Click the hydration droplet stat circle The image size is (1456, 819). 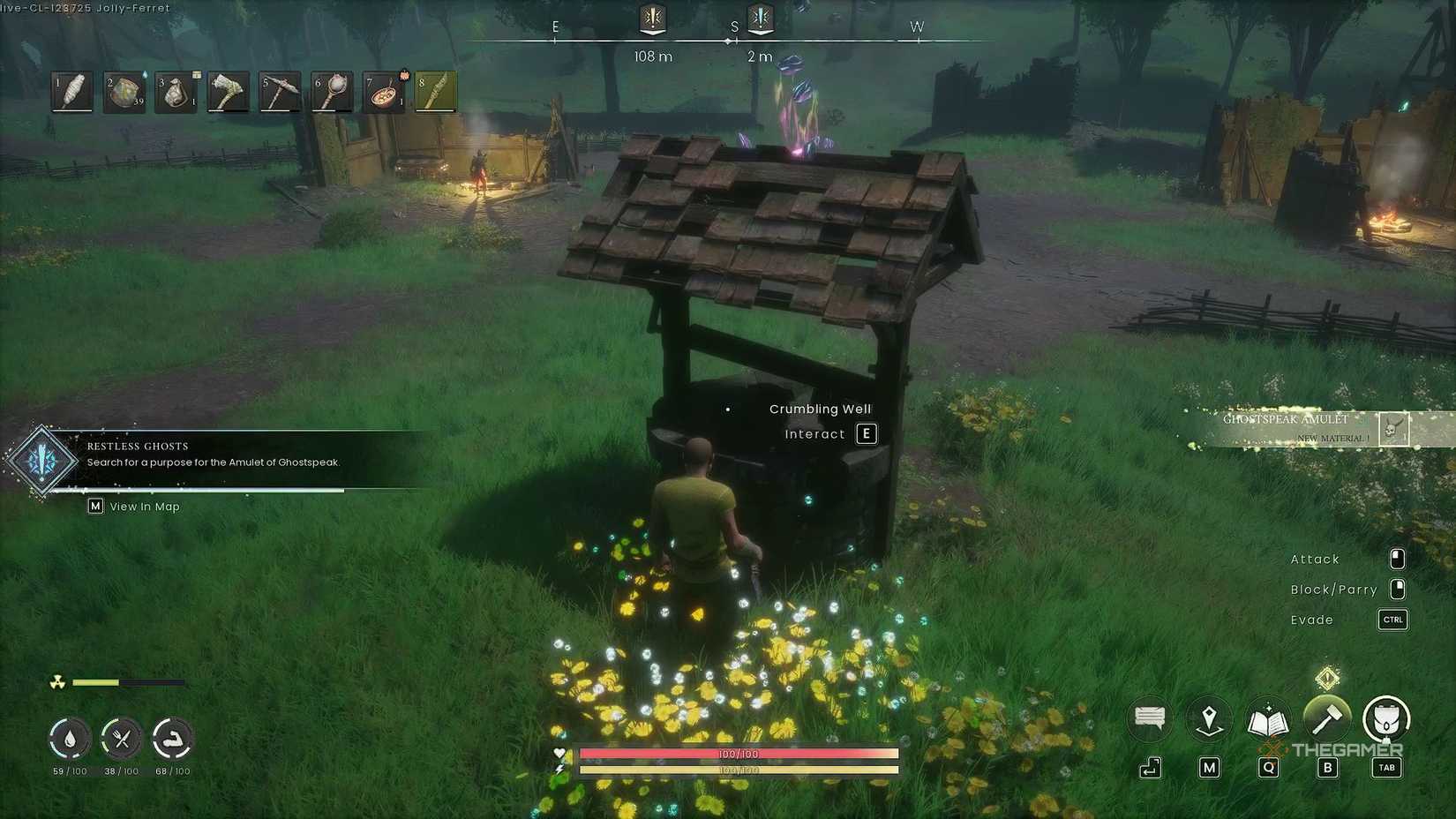point(69,739)
